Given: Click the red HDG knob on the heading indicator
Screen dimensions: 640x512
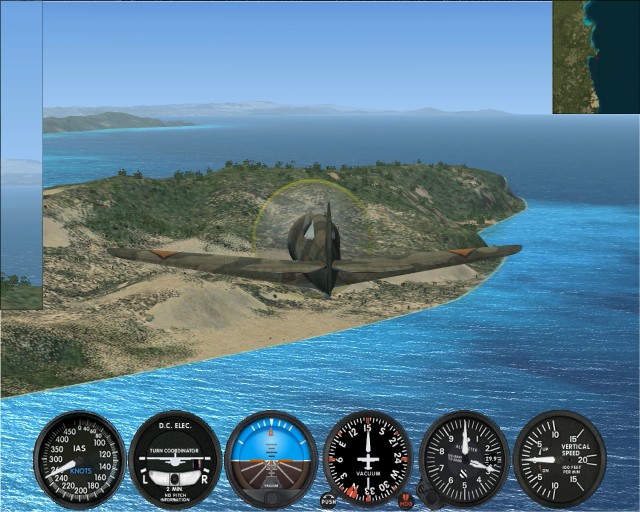Looking at the screenshot, I should tap(405, 498).
